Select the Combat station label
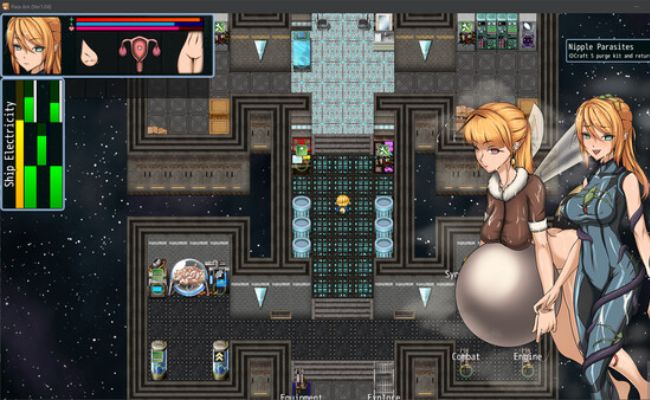The width and height of the screenshot is (650, 400). [x=466, y=356]
